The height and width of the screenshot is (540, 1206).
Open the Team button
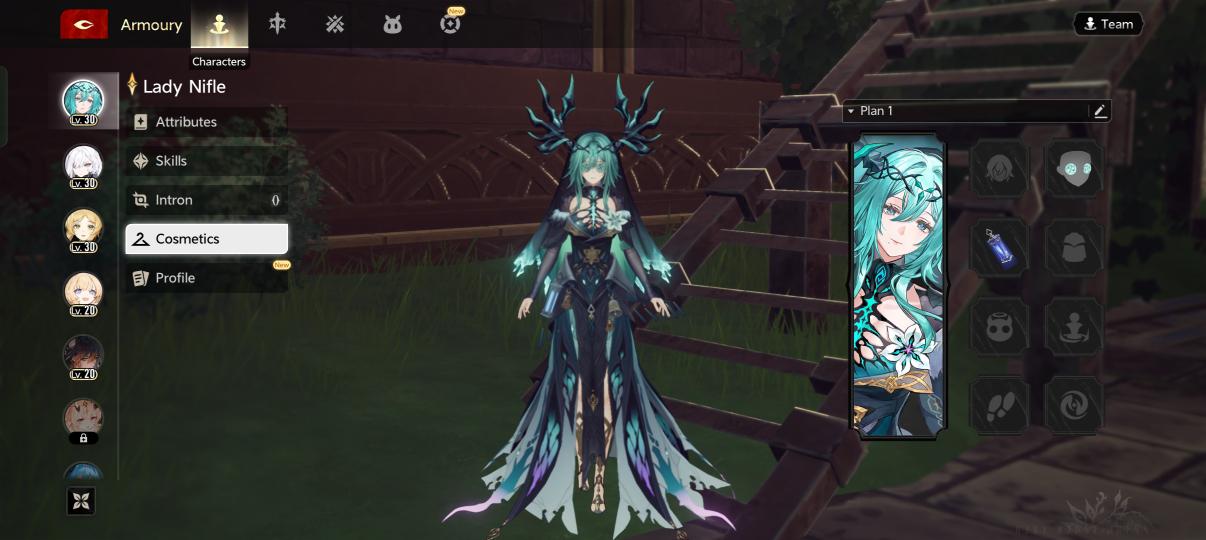click(1107, 24)
